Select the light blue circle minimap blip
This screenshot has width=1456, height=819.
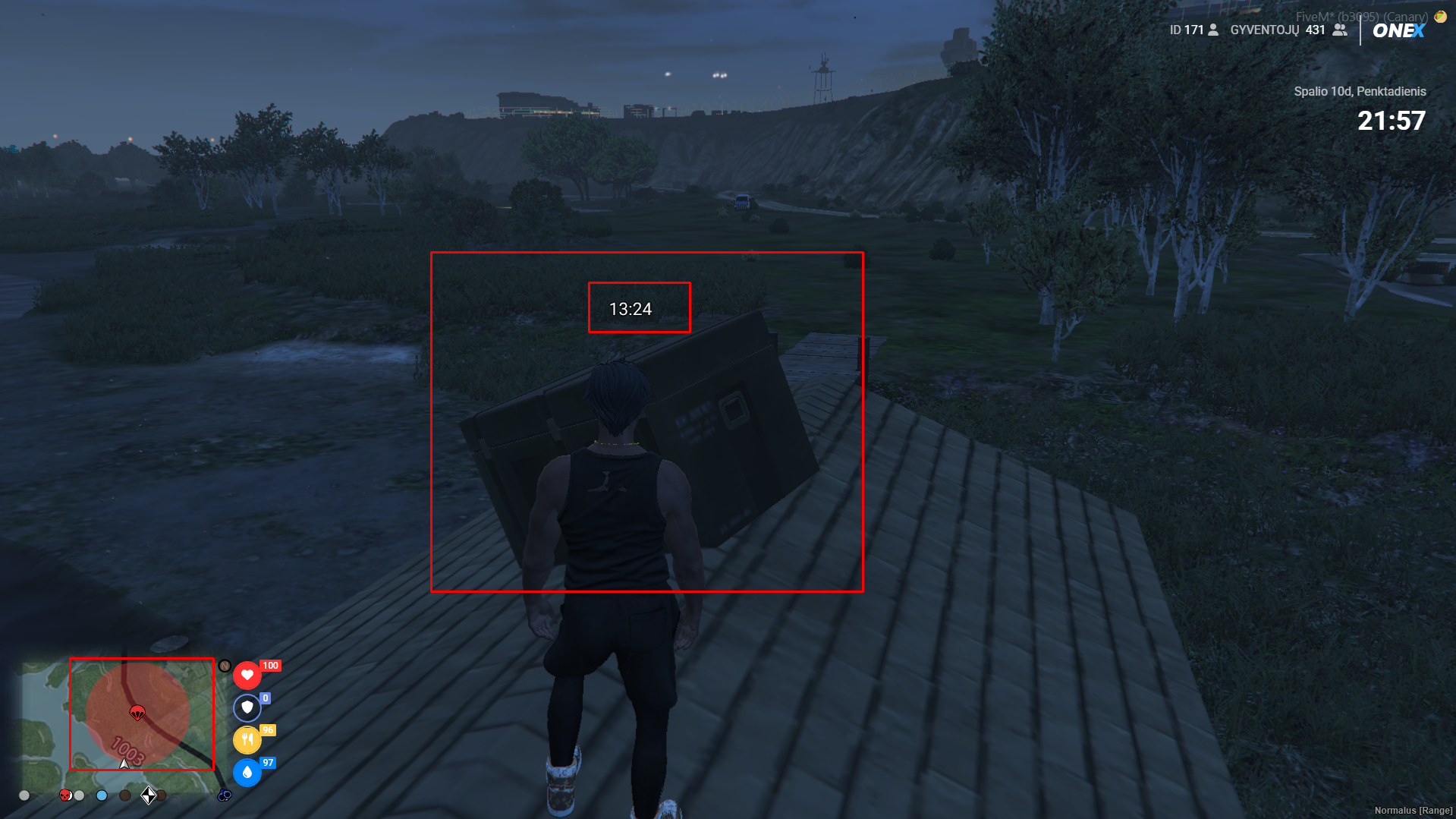tap(102, 795)
